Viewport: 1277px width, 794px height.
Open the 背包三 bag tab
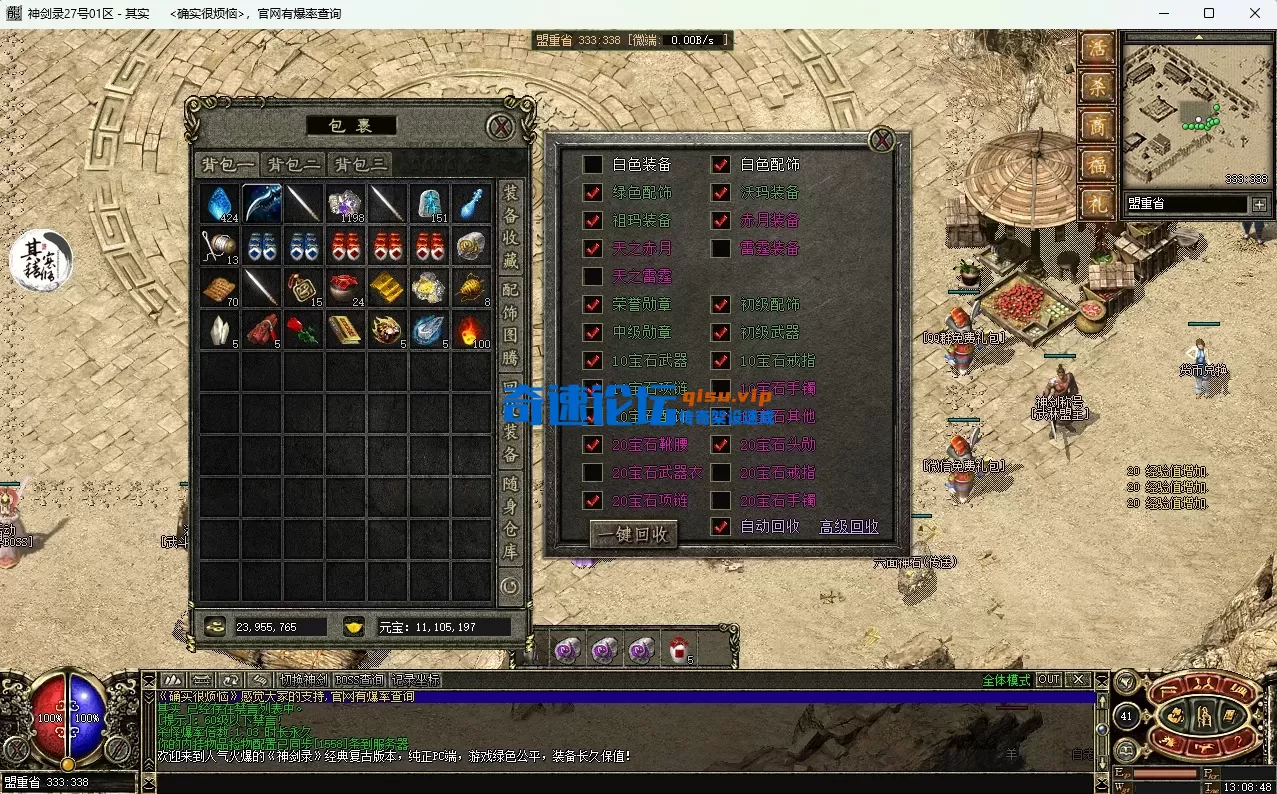point(360,165)
